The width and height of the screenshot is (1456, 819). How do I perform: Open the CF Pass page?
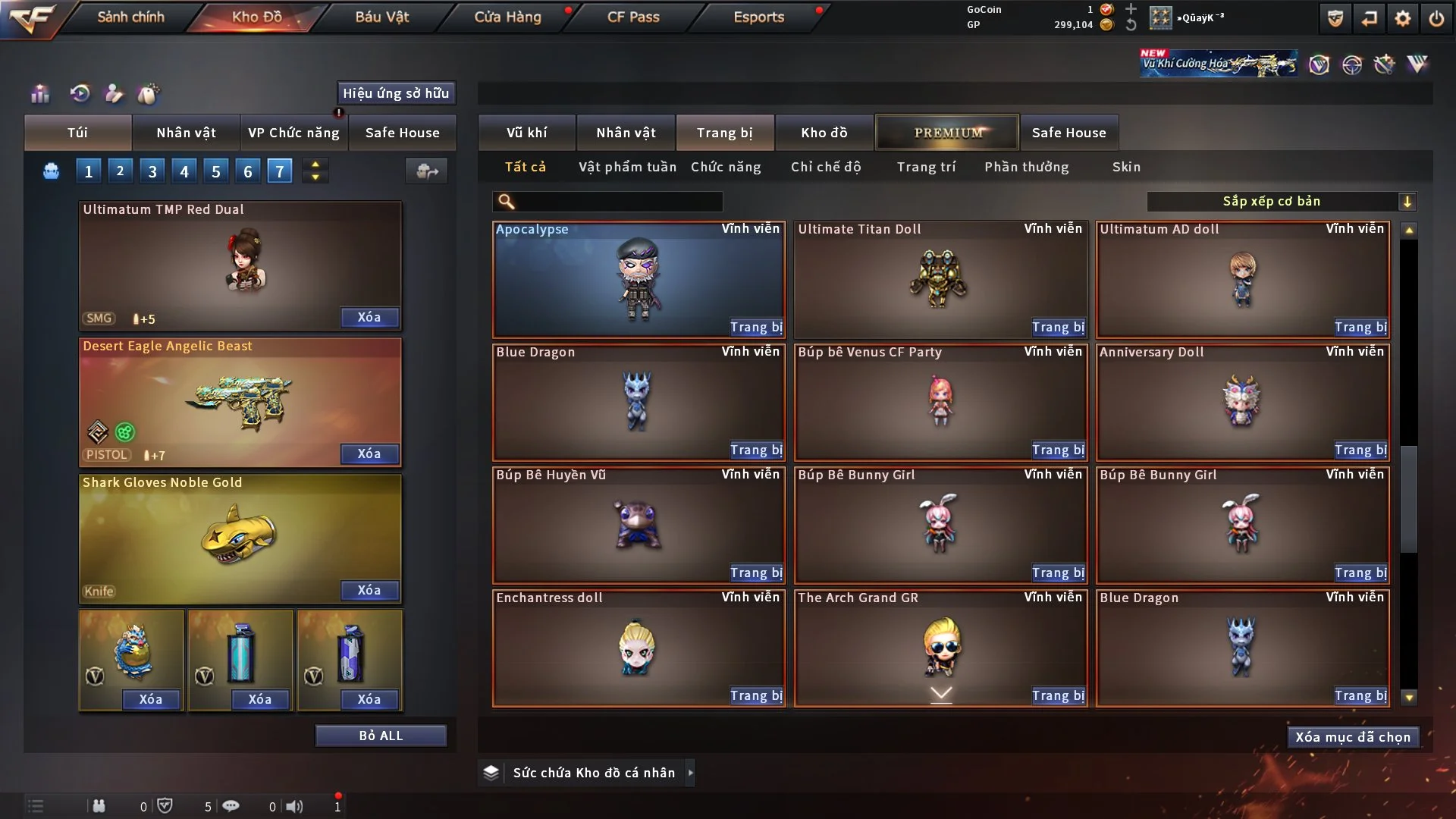[633, 17]
